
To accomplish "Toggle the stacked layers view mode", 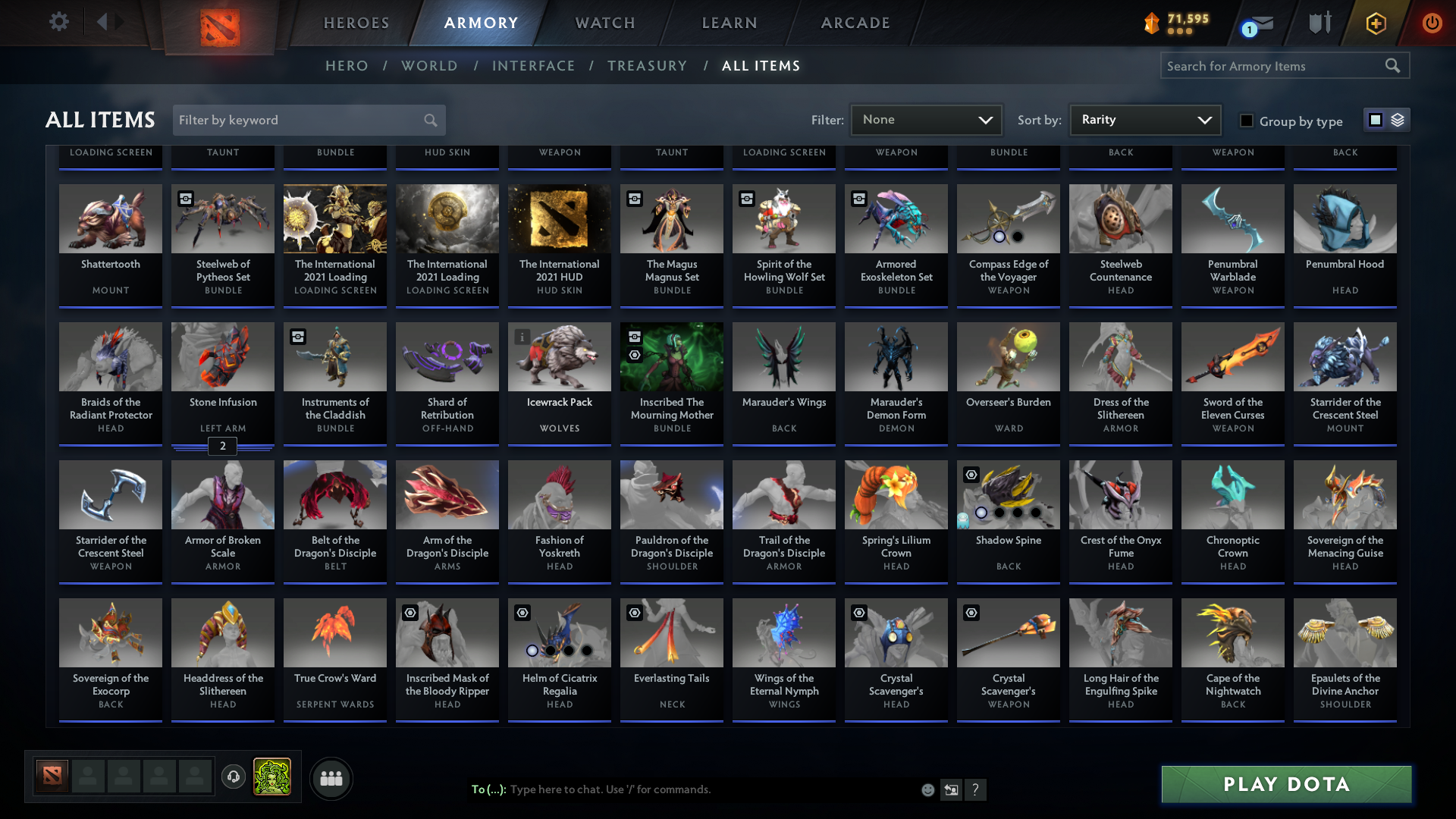I will point(1396,120).
